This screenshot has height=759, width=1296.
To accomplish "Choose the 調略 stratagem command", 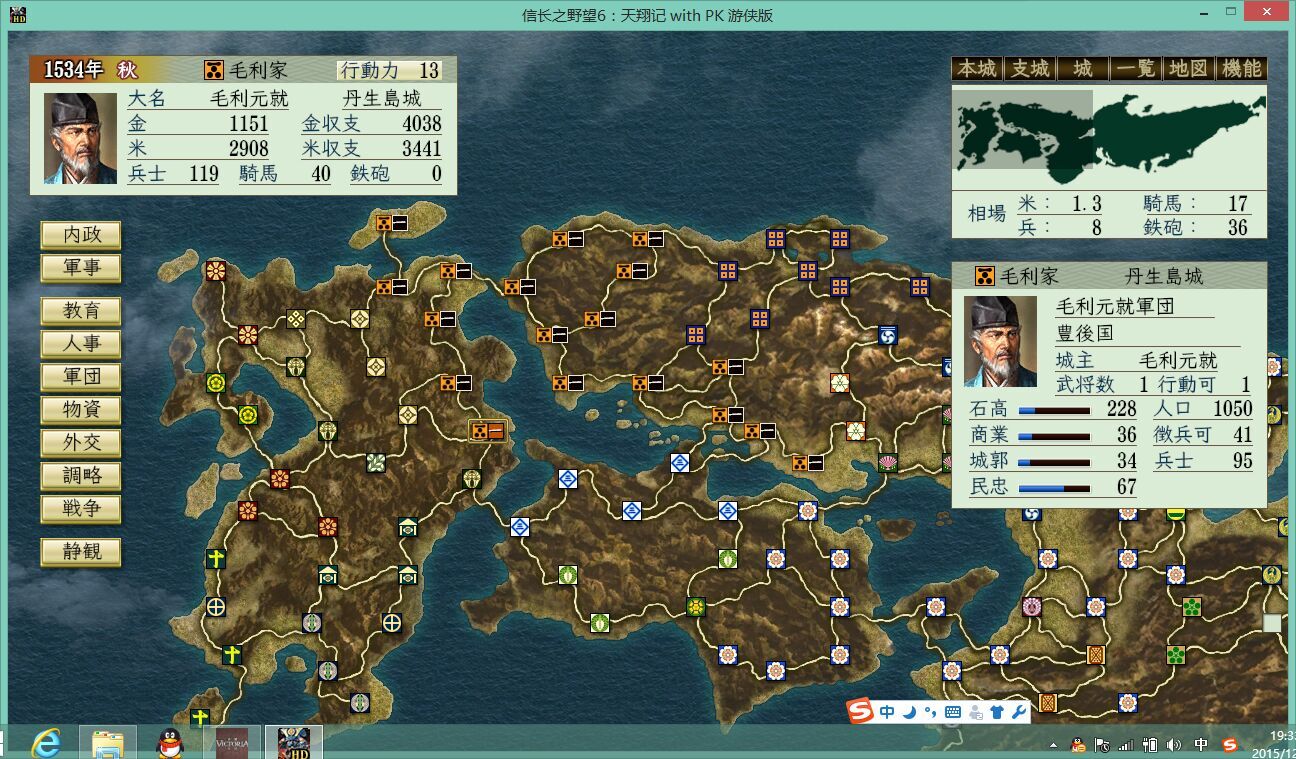I will 80,476.
